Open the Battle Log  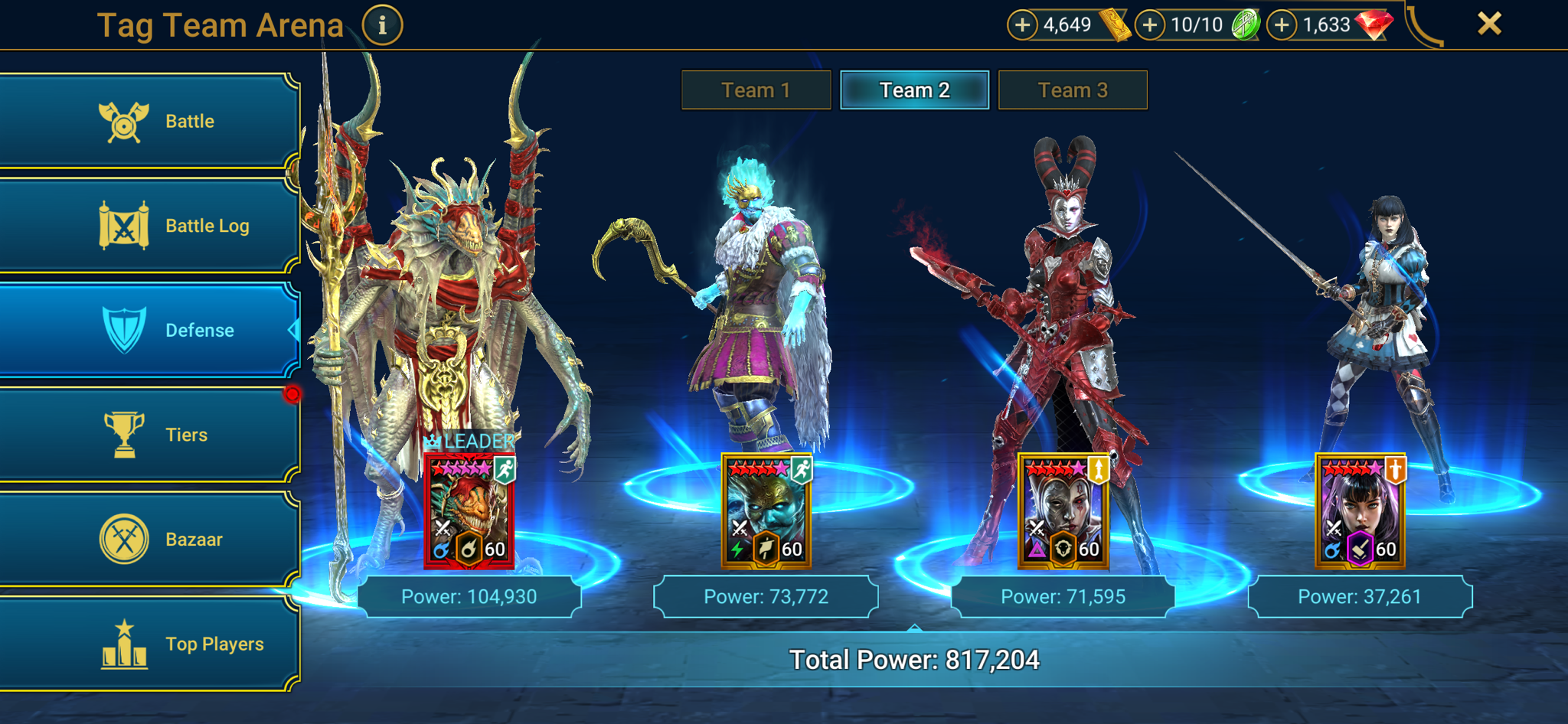click(x=149, y=226)
